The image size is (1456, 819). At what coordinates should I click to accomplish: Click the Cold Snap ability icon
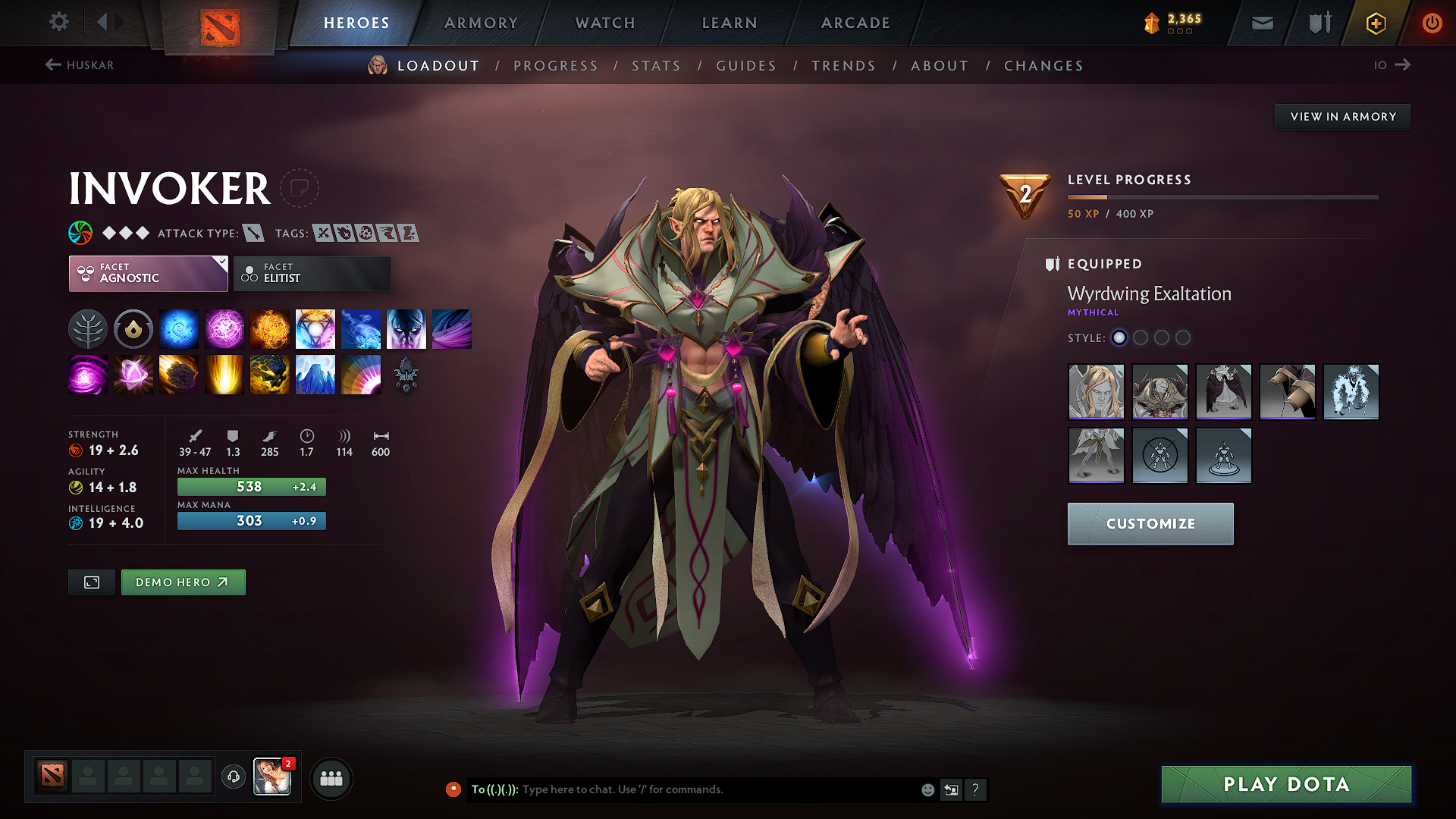[361, 328]
